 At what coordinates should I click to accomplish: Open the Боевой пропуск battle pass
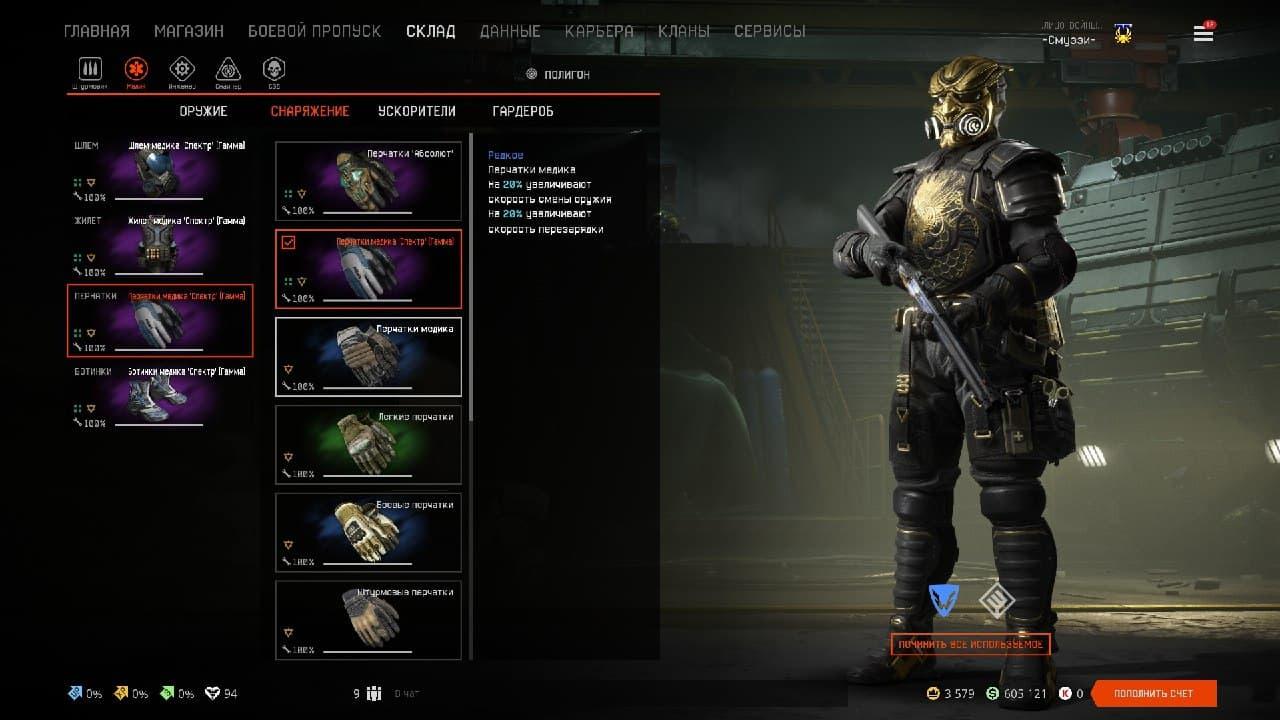tap(314, 31)
